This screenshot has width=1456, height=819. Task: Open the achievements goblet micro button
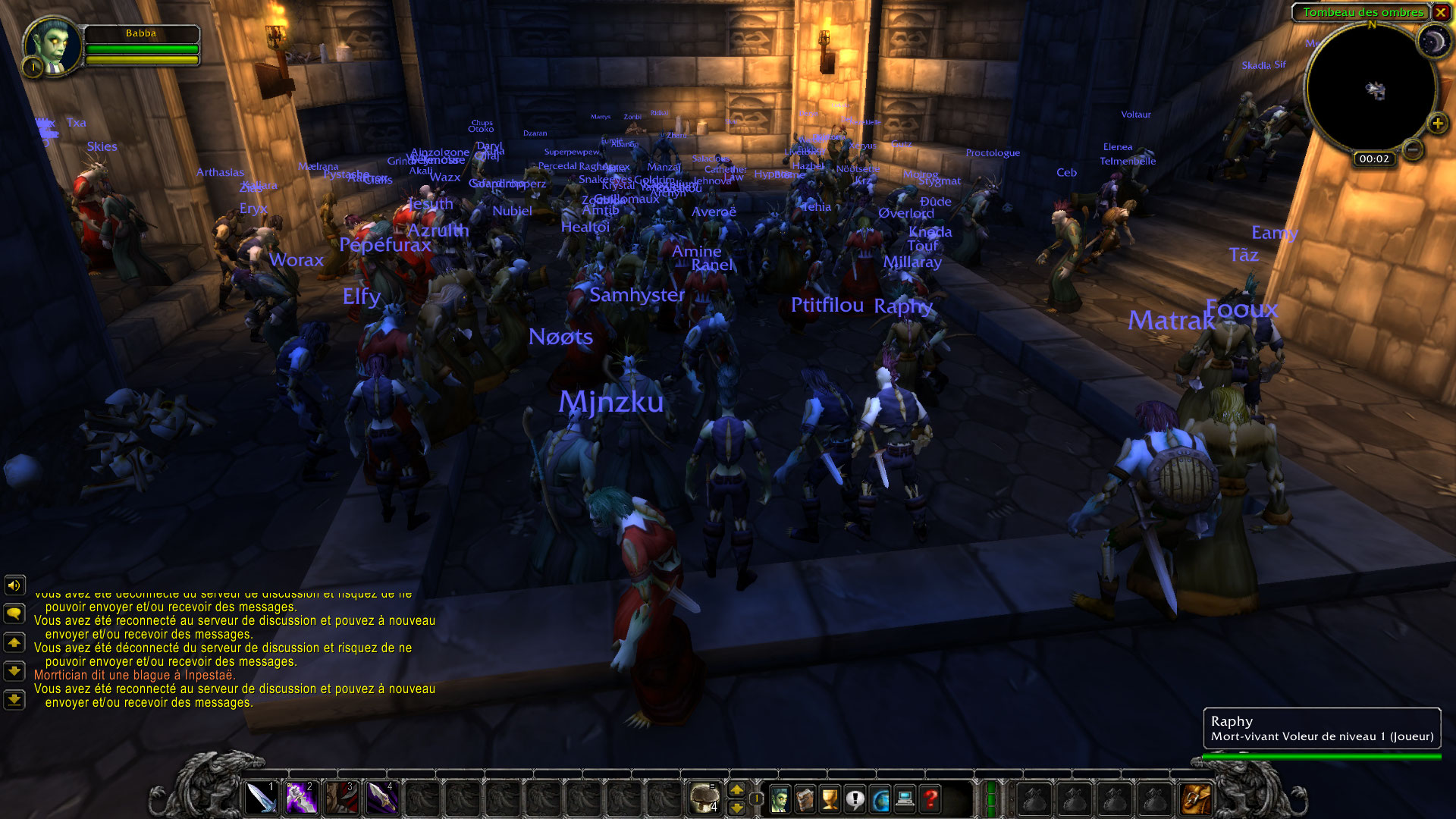coord(830,799)
